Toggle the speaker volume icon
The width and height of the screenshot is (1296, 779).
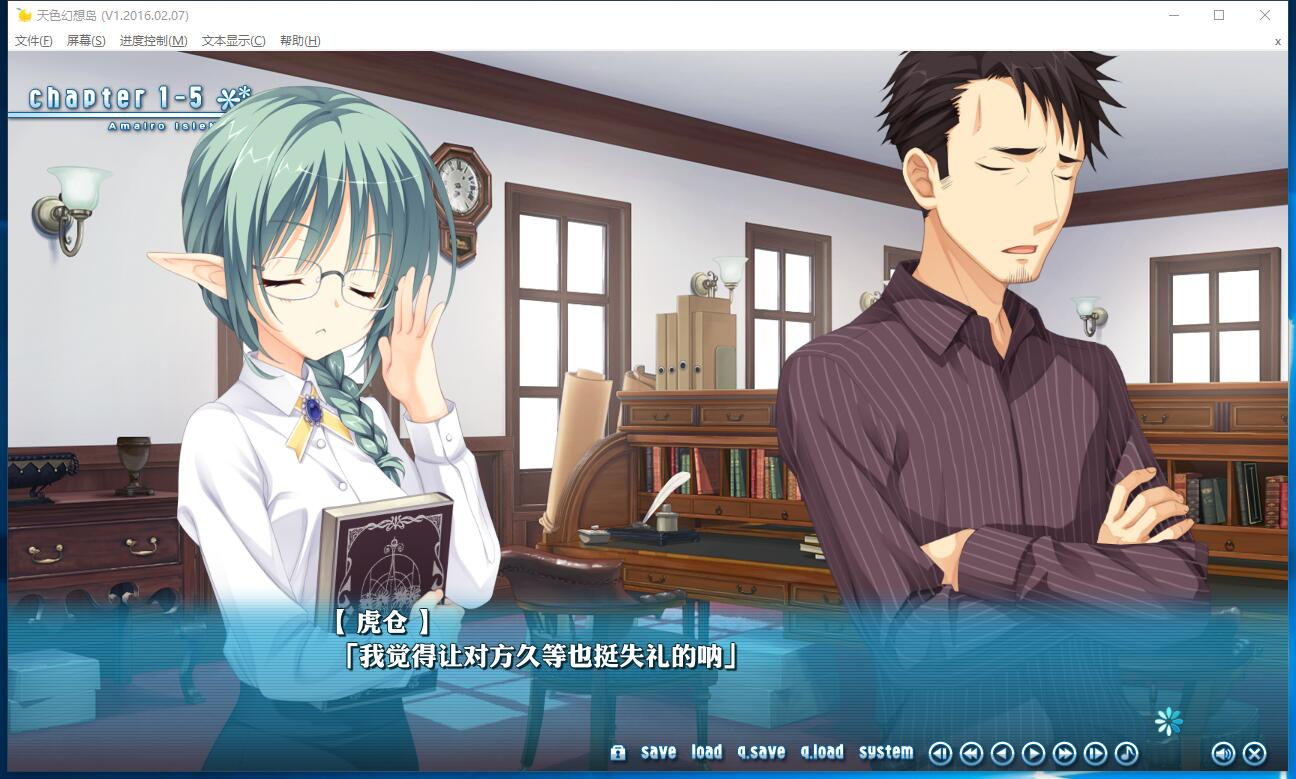pyautogui.click(x=1223, y=753)
